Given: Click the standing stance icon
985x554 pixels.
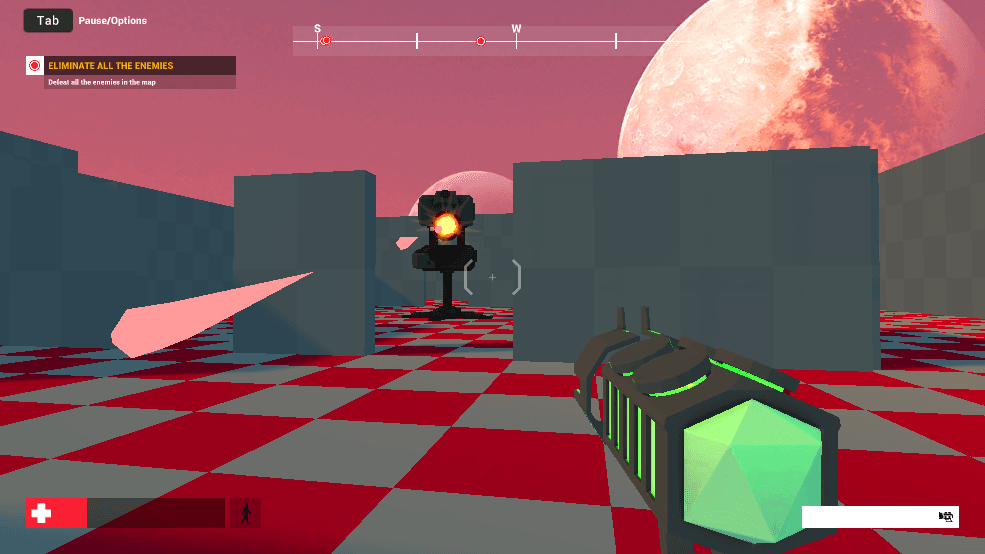Looking at the screenshot, I should coord(245,513).
